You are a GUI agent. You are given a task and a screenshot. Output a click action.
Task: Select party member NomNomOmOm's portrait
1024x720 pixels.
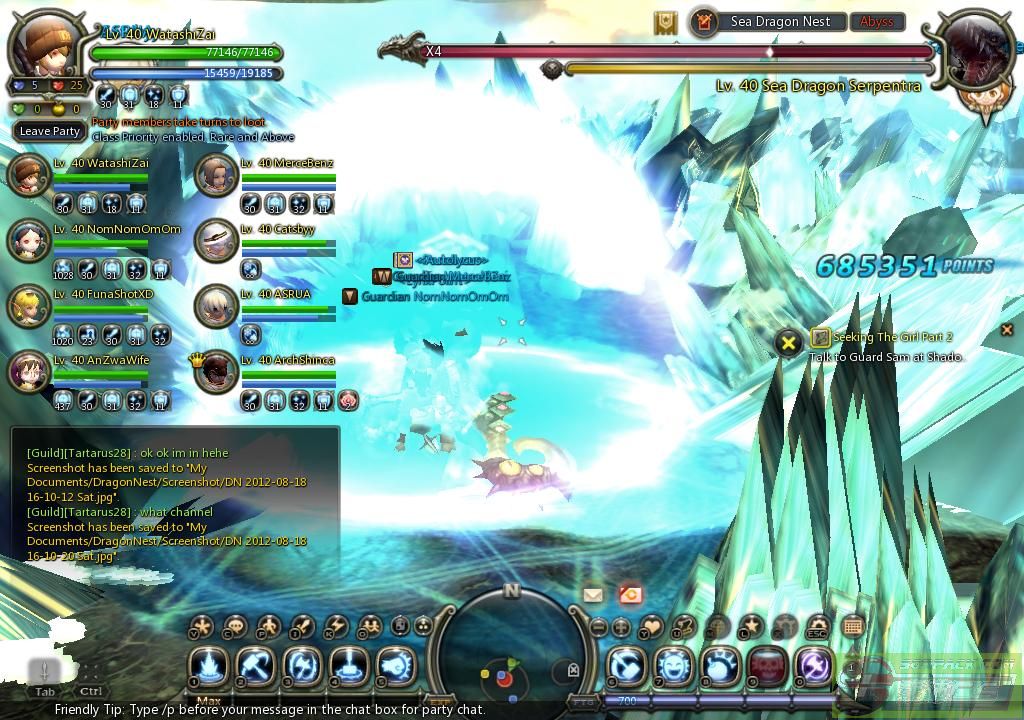[28, 240]
